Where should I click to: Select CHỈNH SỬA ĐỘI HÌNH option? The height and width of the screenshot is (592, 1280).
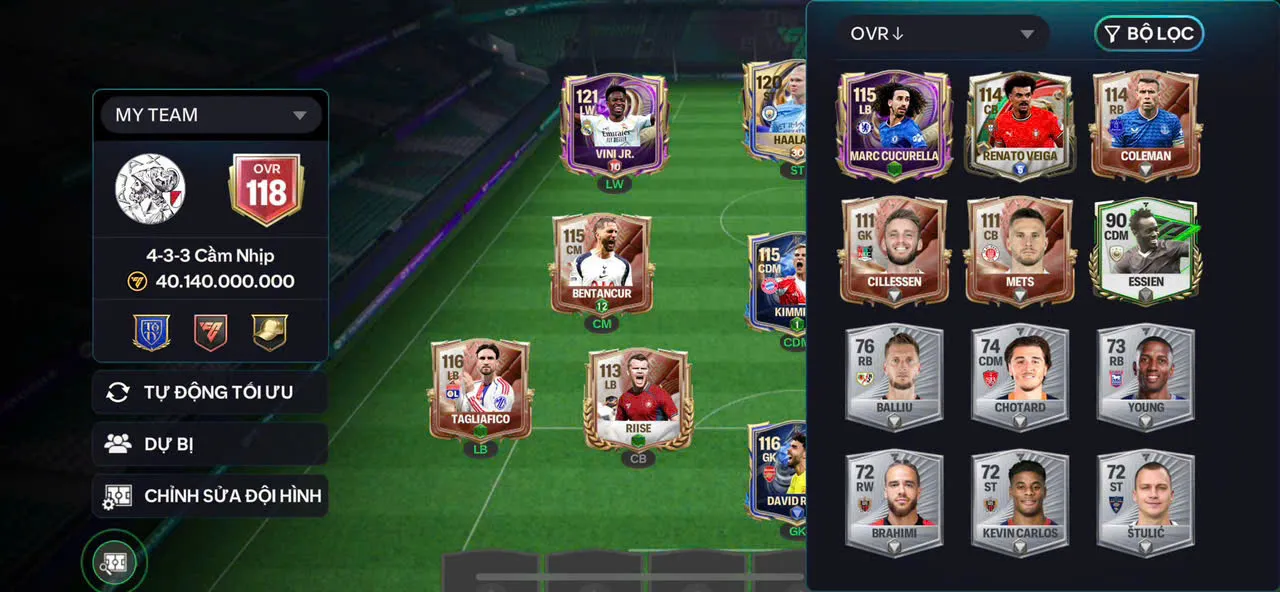point(210,496)
